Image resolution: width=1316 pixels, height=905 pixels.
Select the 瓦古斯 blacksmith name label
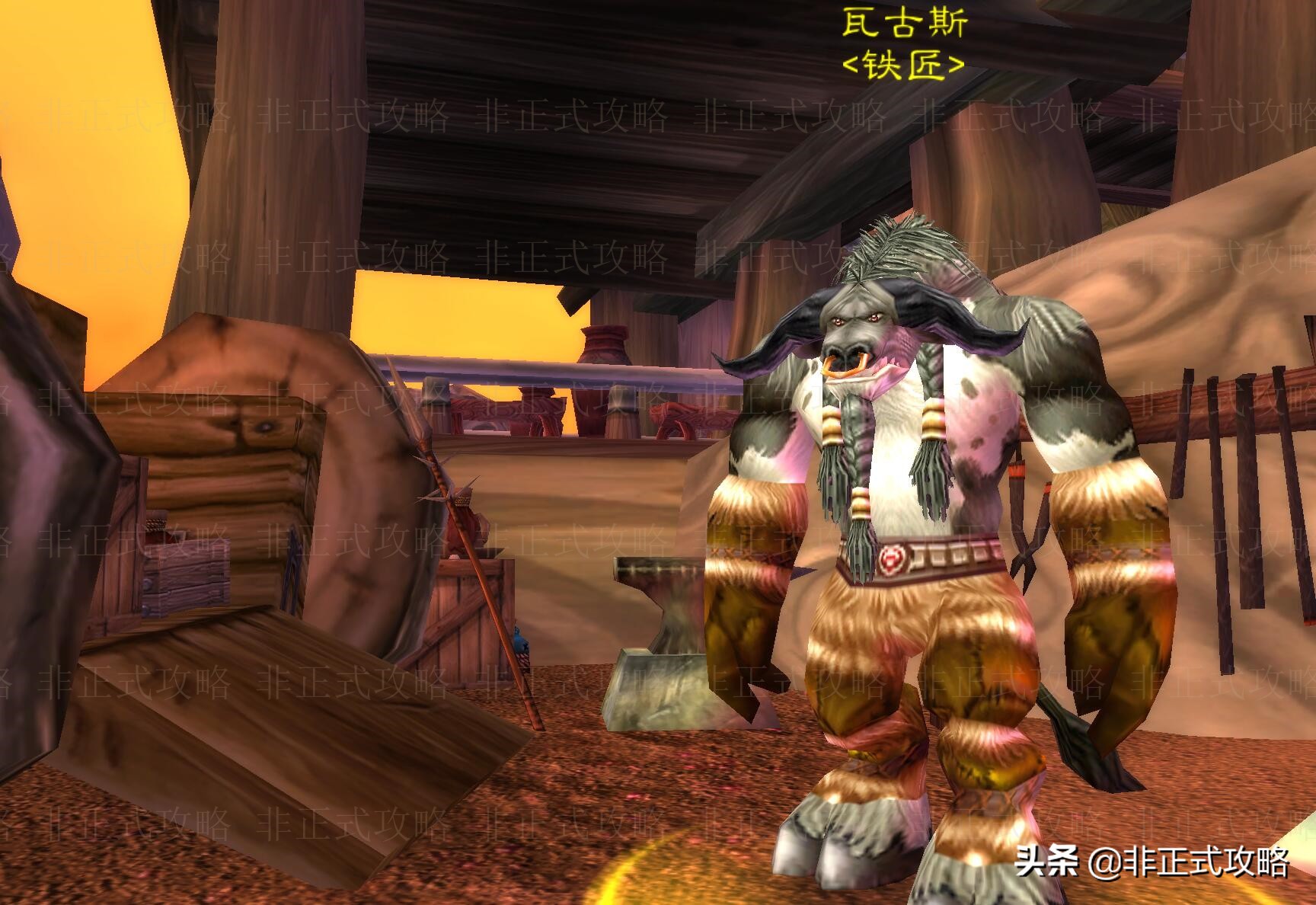(903, 24)
